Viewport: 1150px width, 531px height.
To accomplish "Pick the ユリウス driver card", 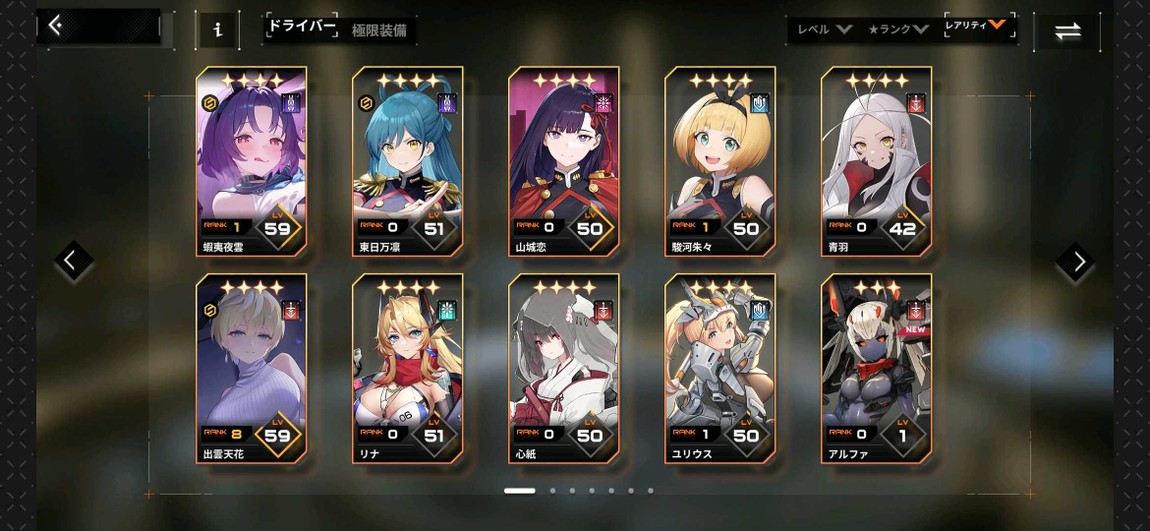I will coord(720,367).
